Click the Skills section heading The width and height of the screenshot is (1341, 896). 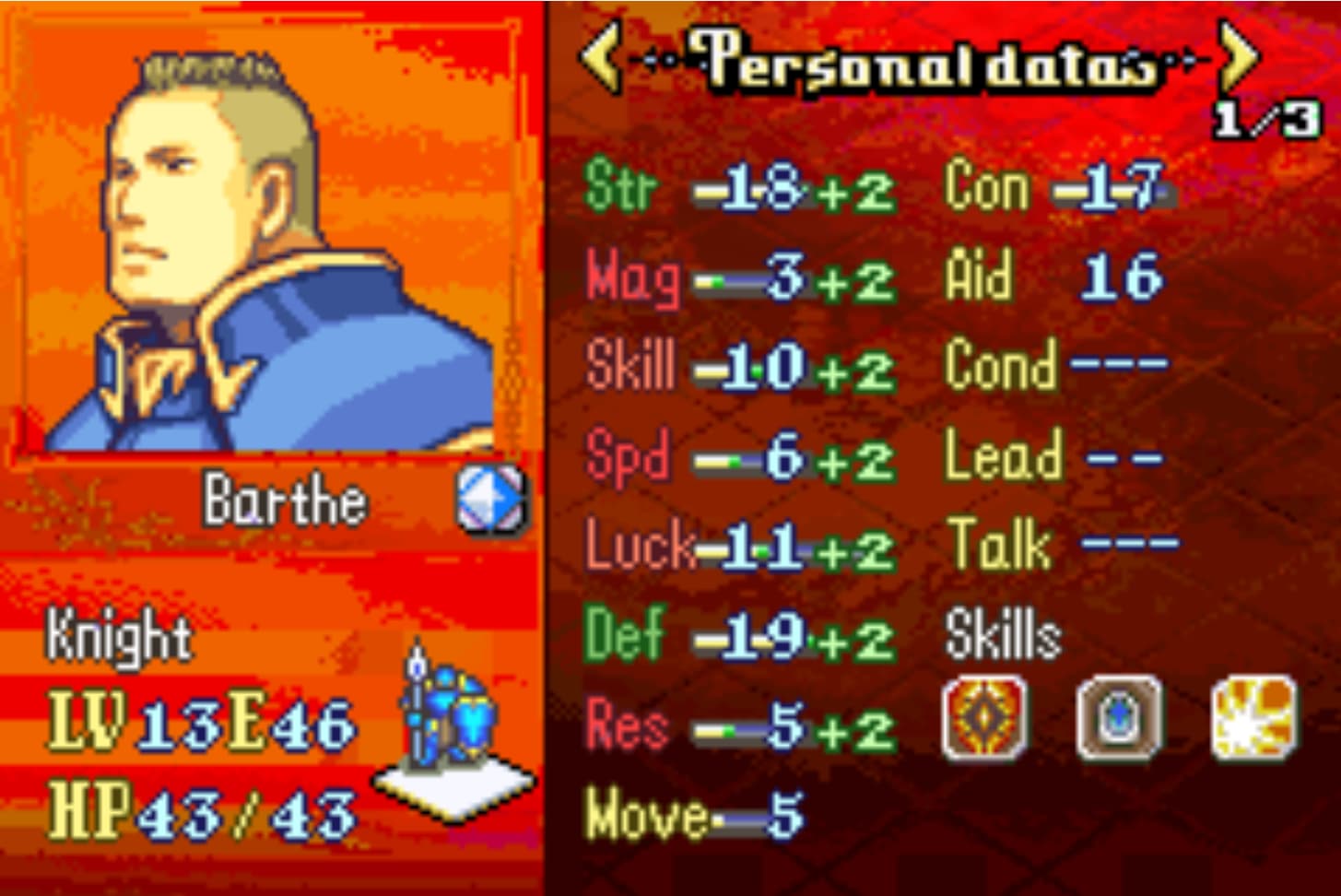click(x=1004, y=632)
